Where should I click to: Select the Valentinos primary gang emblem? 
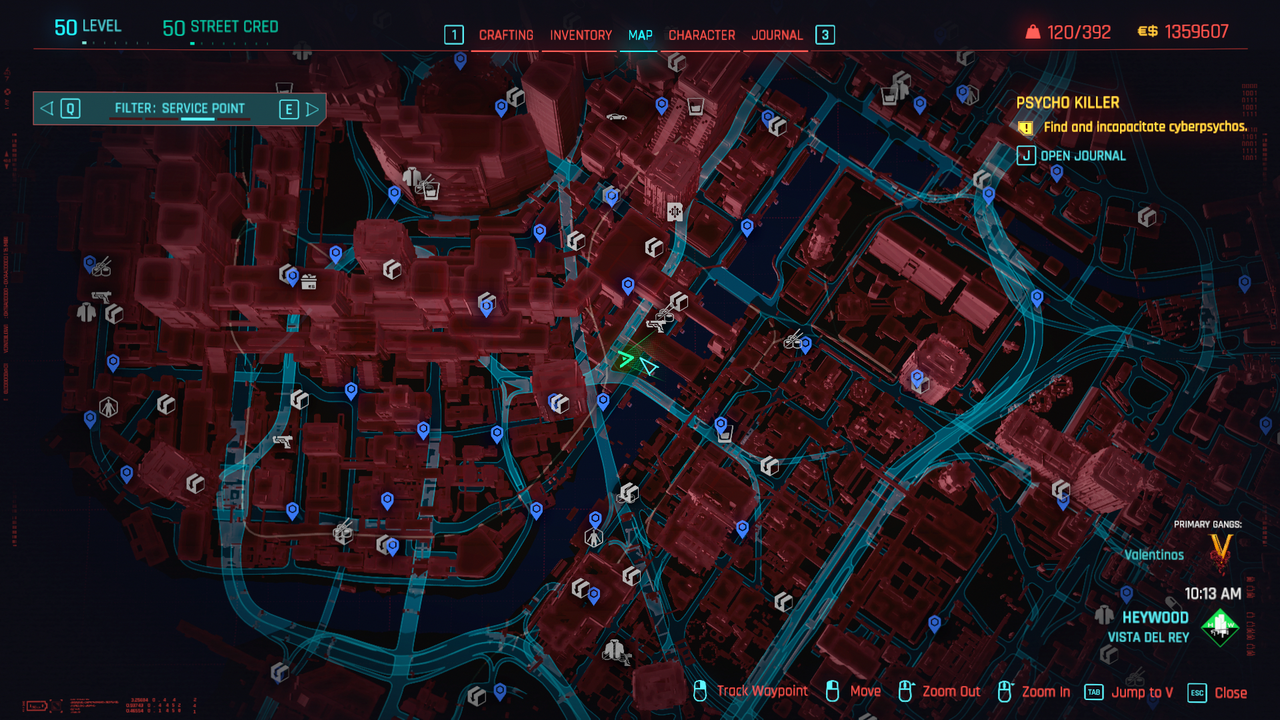[x=1220, y=548]
